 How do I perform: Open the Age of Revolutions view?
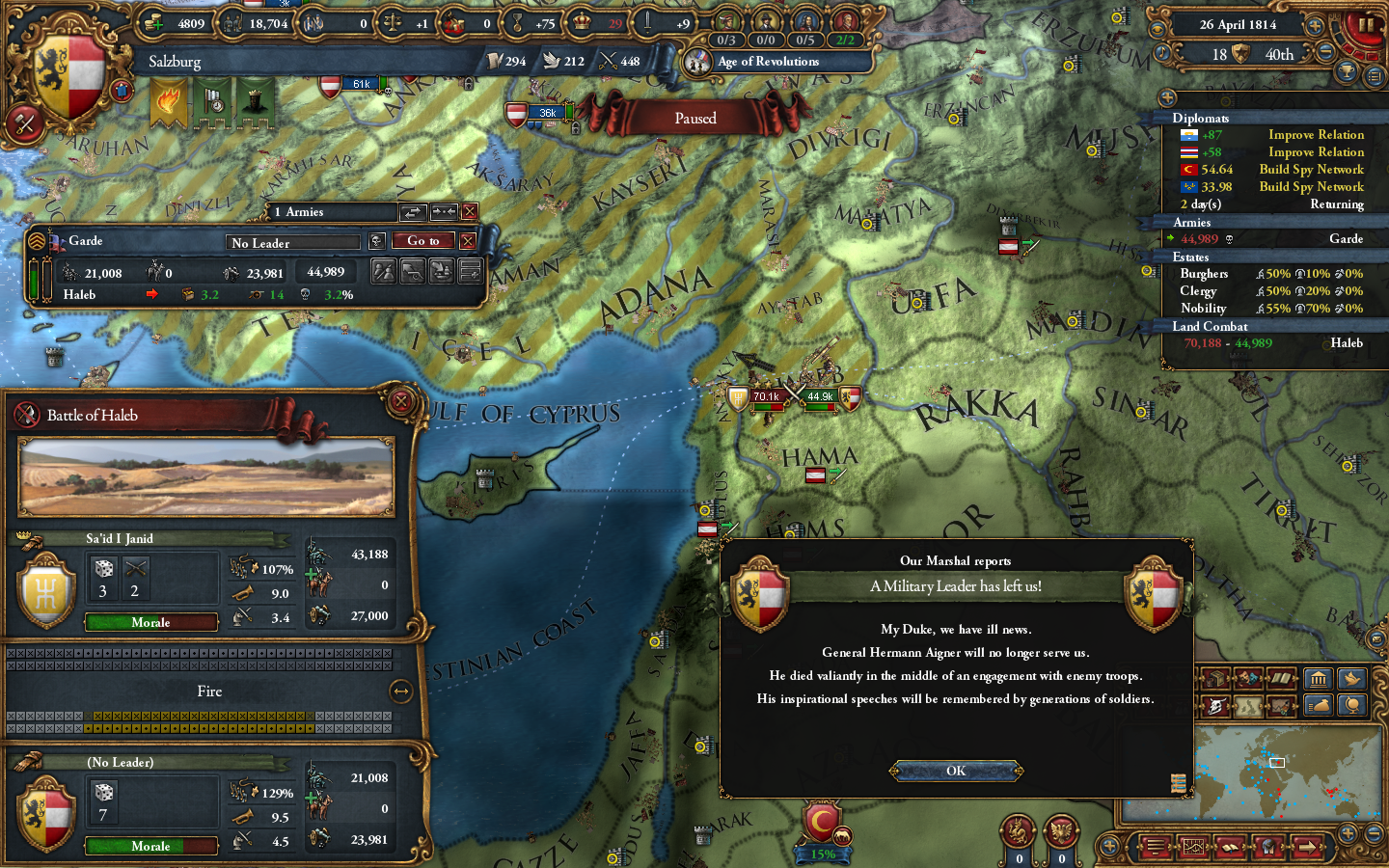(767, 61)
